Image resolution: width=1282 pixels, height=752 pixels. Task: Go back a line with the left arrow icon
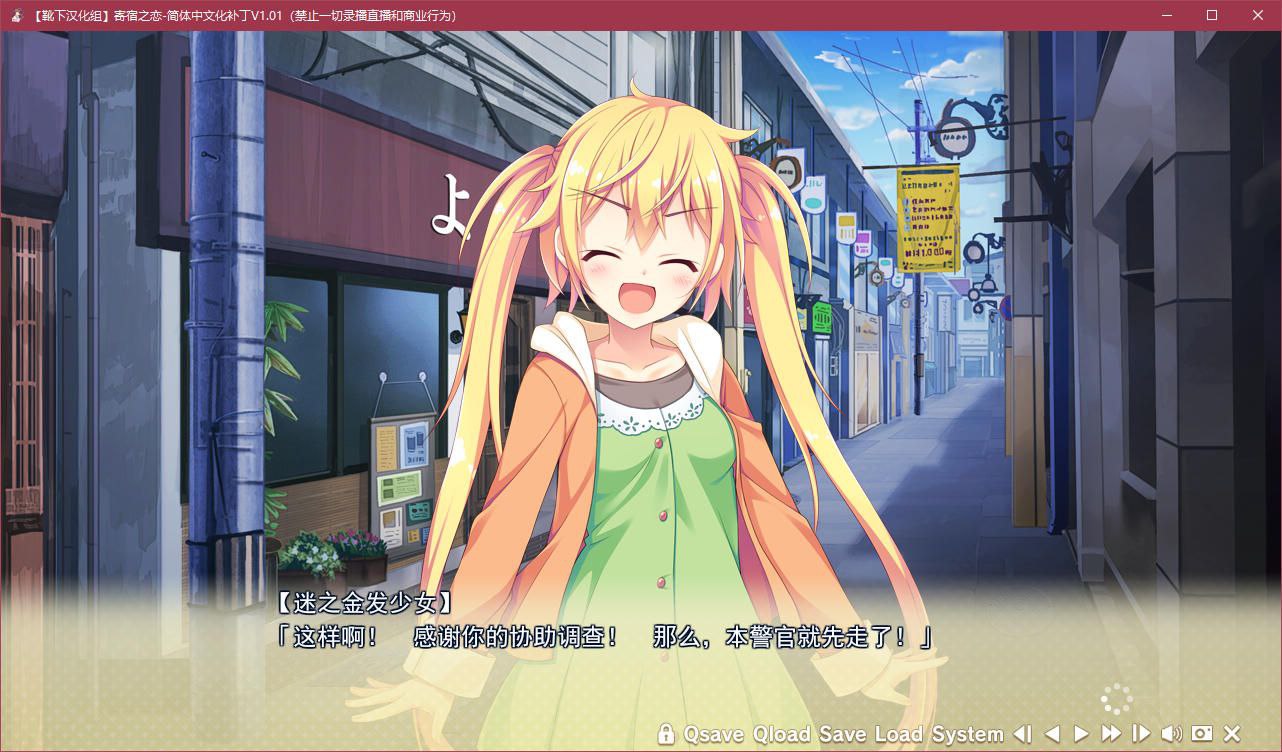click(1055, 735)
